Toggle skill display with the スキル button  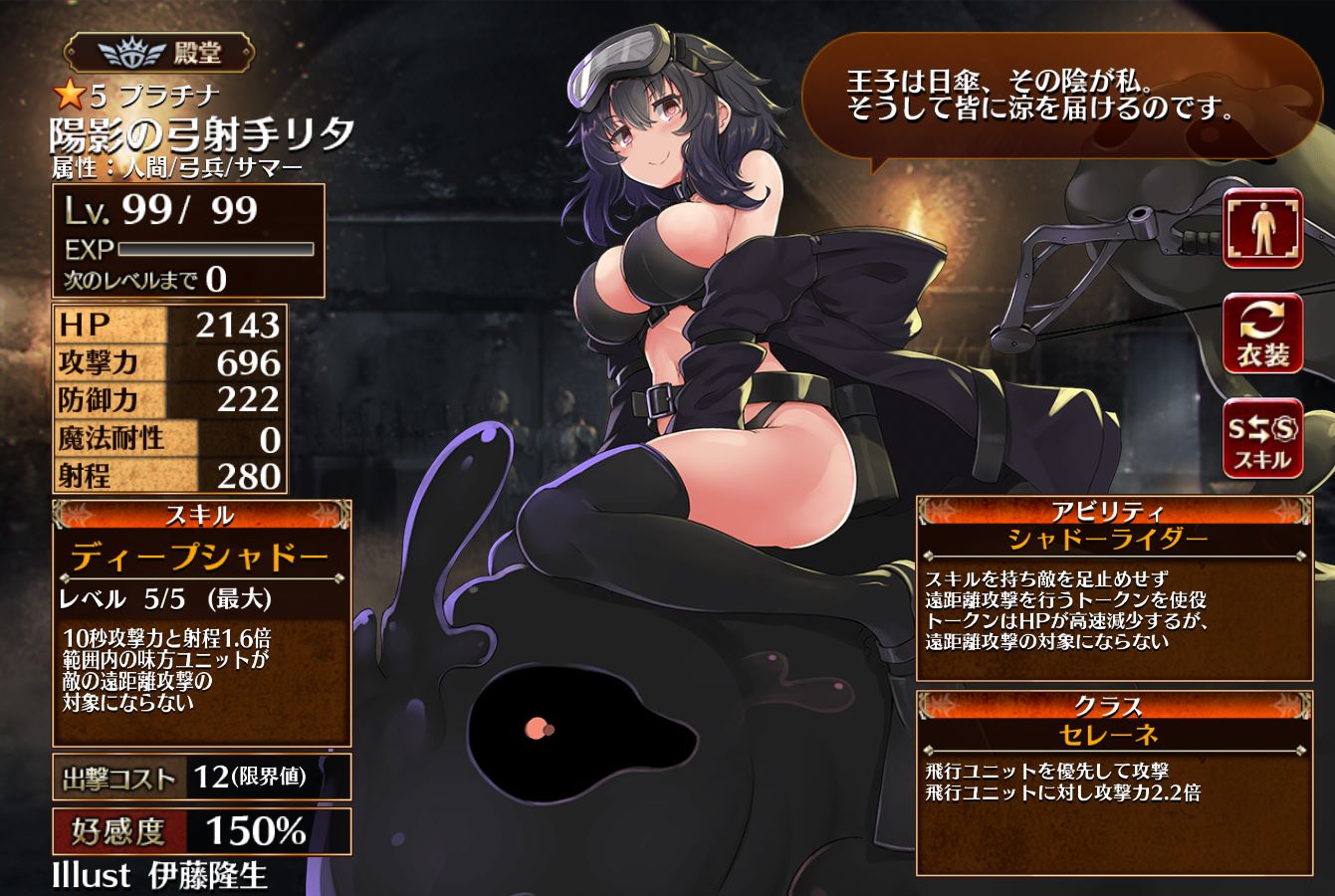[1263, 439]
